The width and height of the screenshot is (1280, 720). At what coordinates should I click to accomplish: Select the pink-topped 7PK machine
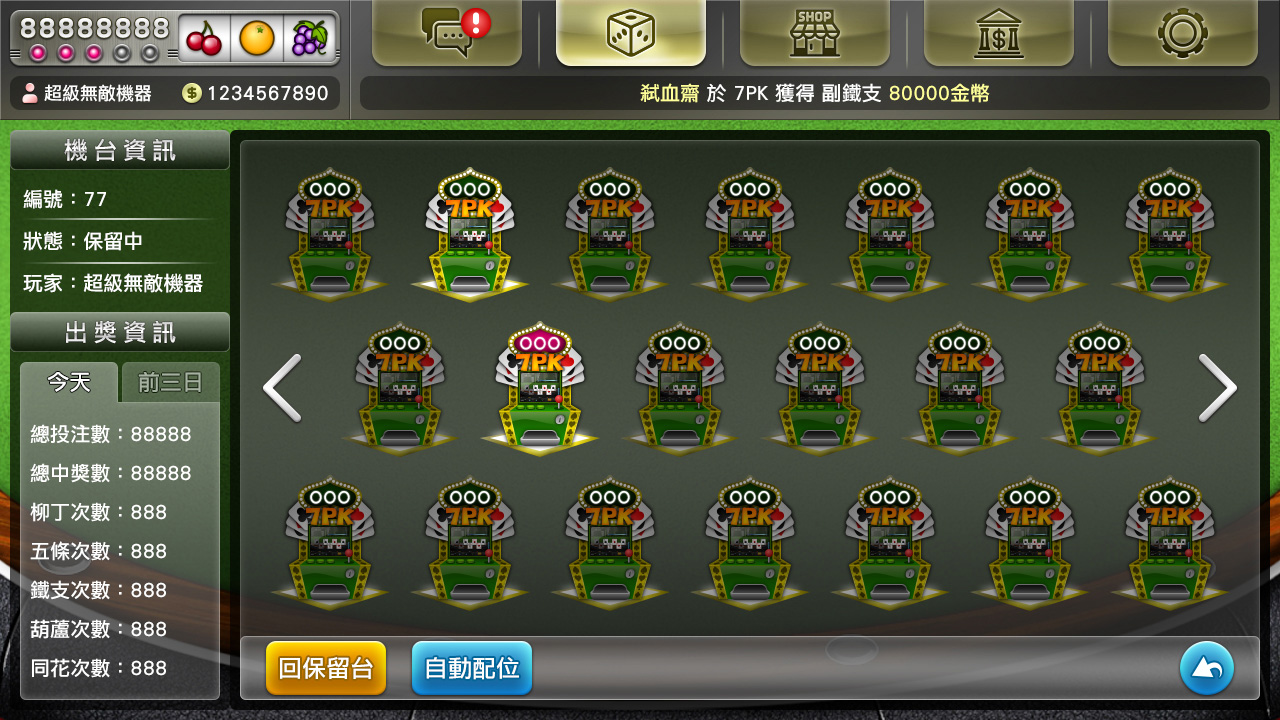(540, 388)
